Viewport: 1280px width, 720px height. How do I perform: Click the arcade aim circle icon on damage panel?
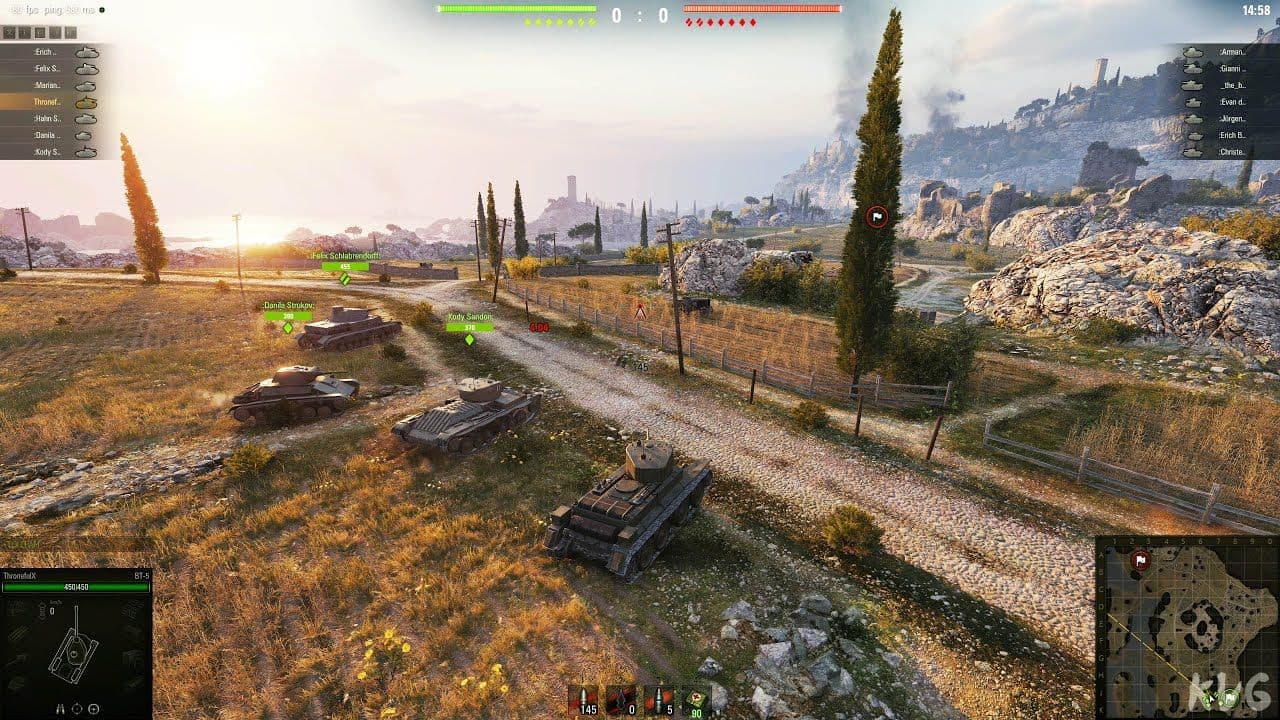(x=77, y=708)
